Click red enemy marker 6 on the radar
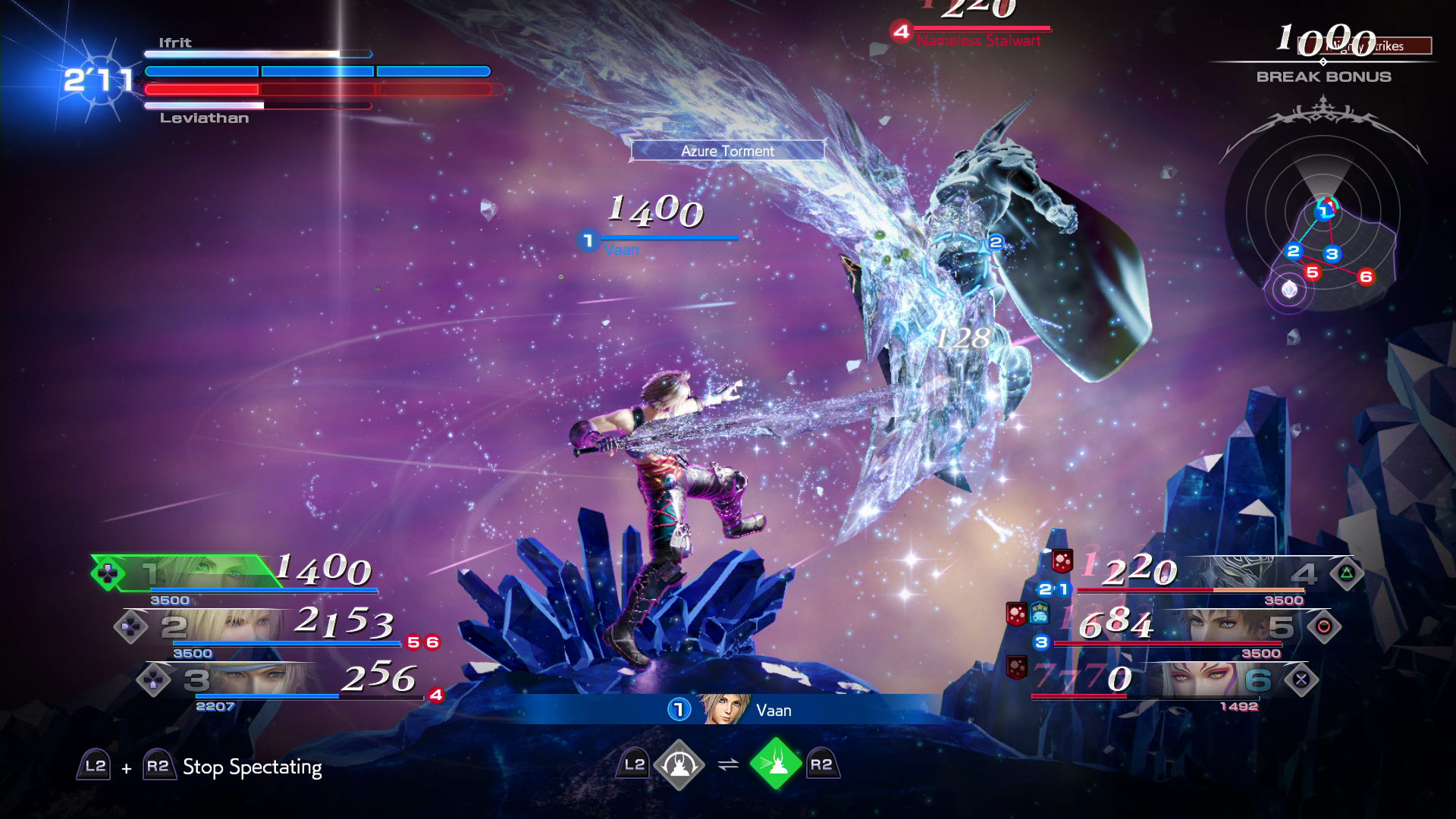This screenshot has height=819, width=1456. point(1366,277)
